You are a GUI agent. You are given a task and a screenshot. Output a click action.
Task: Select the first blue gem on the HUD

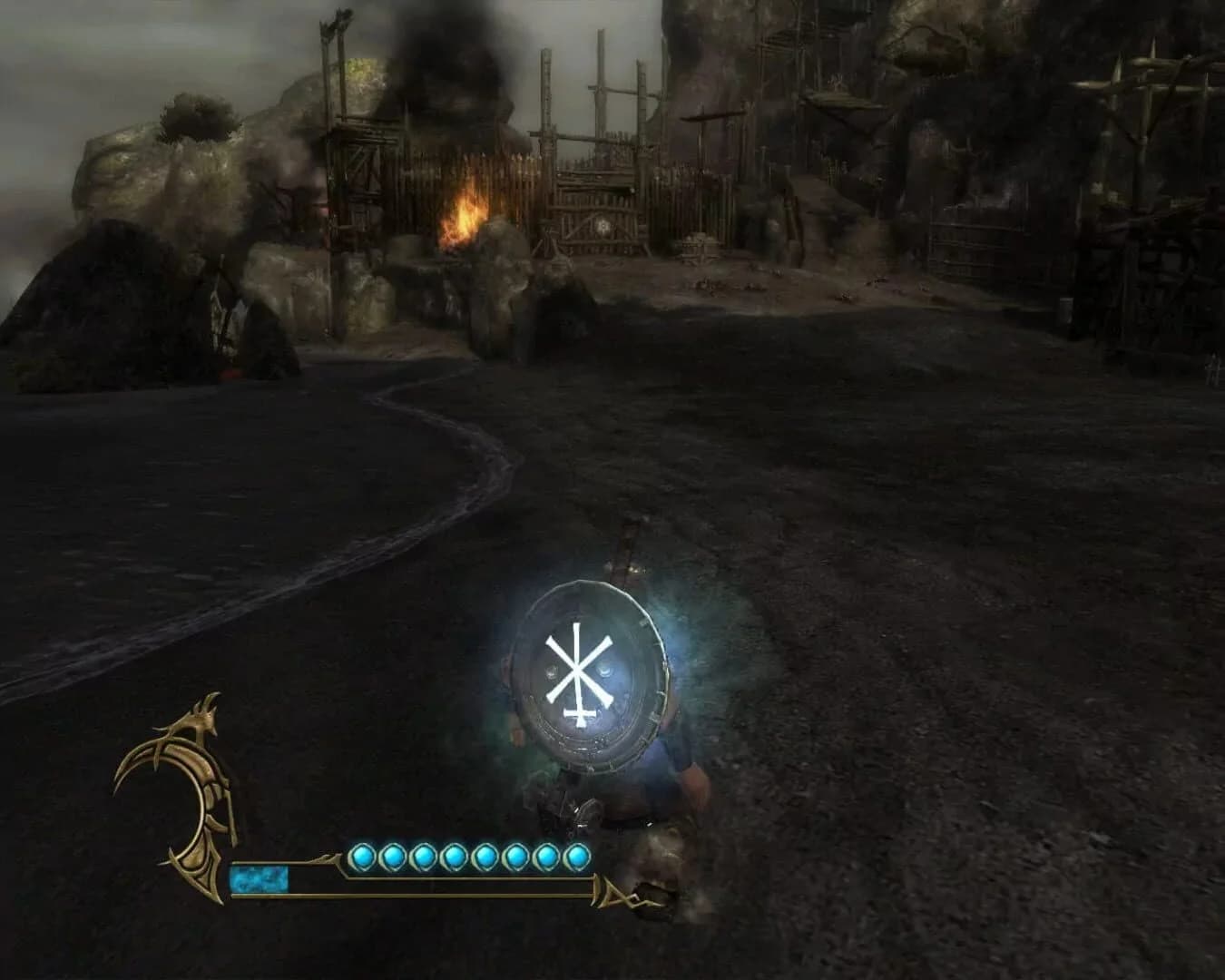pos(362,855)
